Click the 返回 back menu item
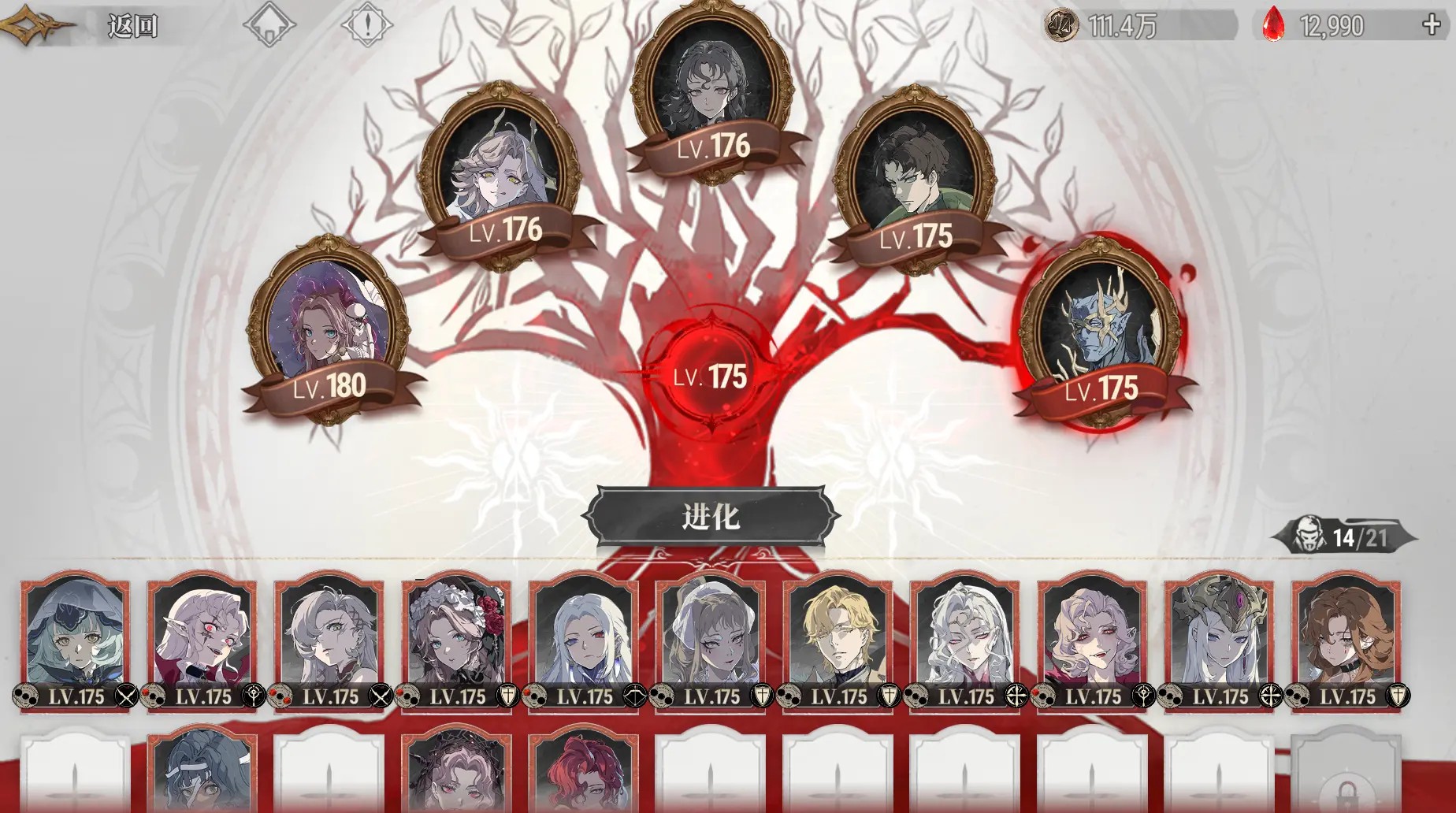1456x813 pixels. [x=130, y=24]
